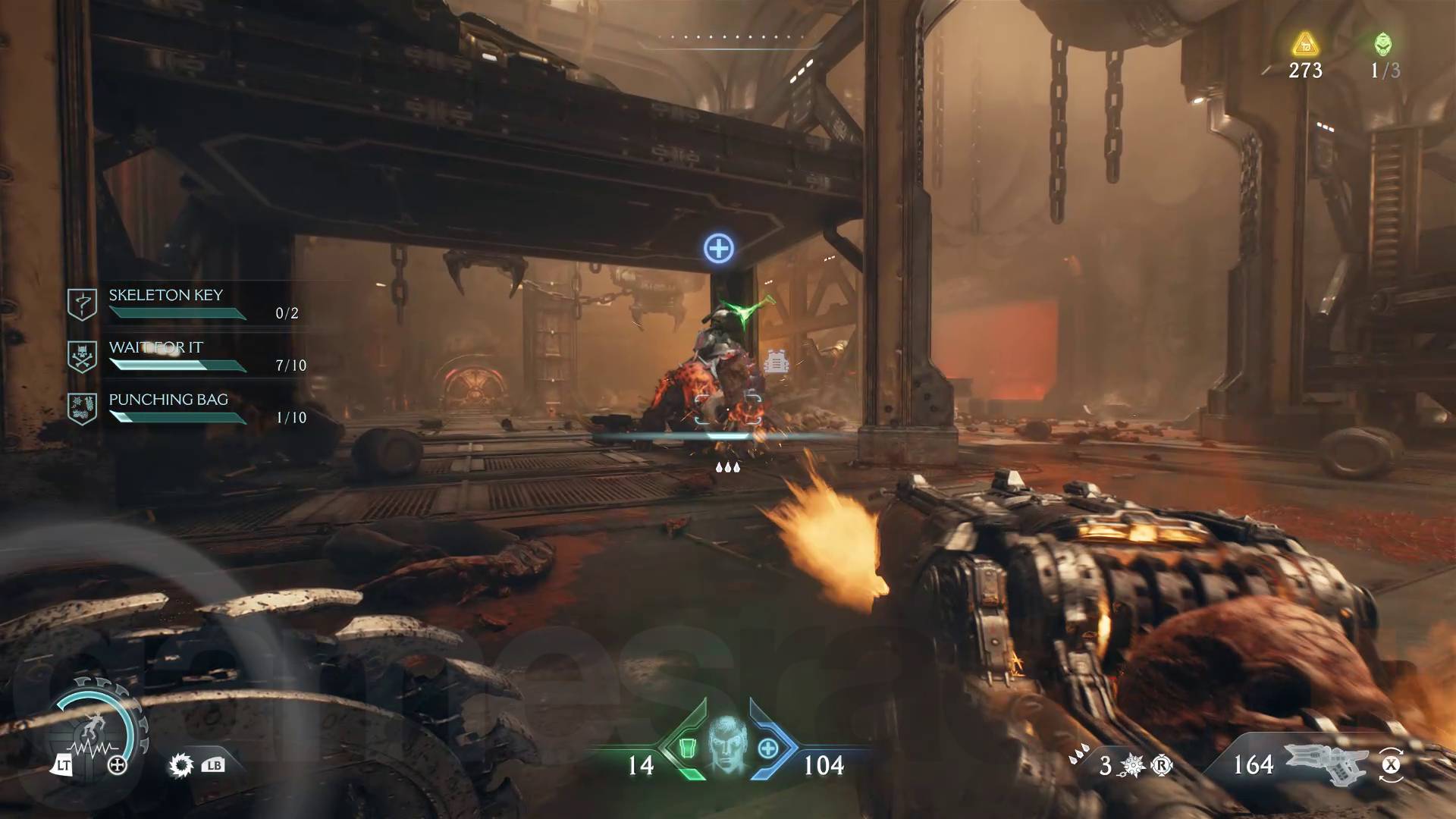
Task: Check the gold currency triangle icon
Action: [x=1305, y=45]
